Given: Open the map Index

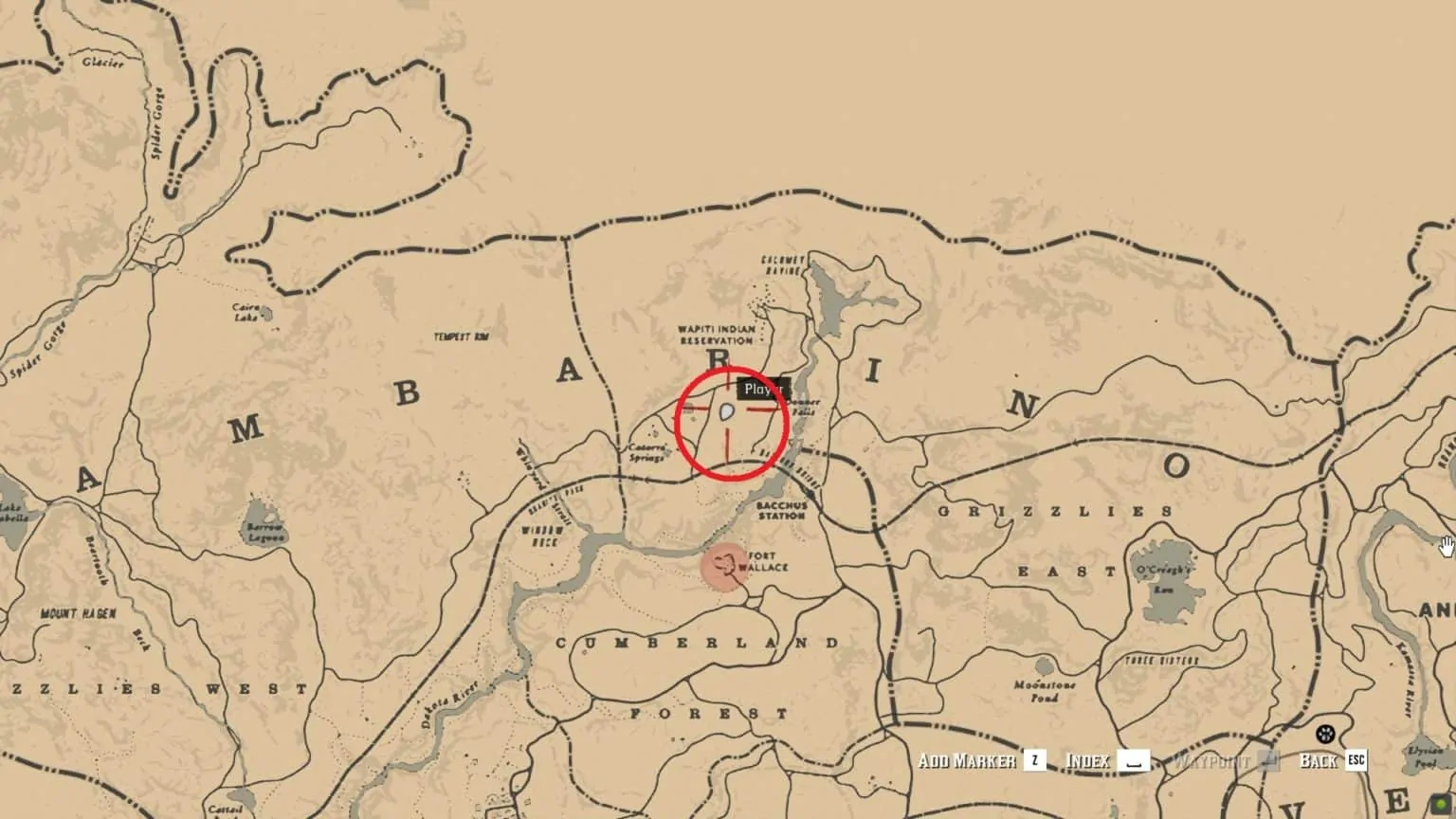Looking at the screenshot, I should [1088, 760].
